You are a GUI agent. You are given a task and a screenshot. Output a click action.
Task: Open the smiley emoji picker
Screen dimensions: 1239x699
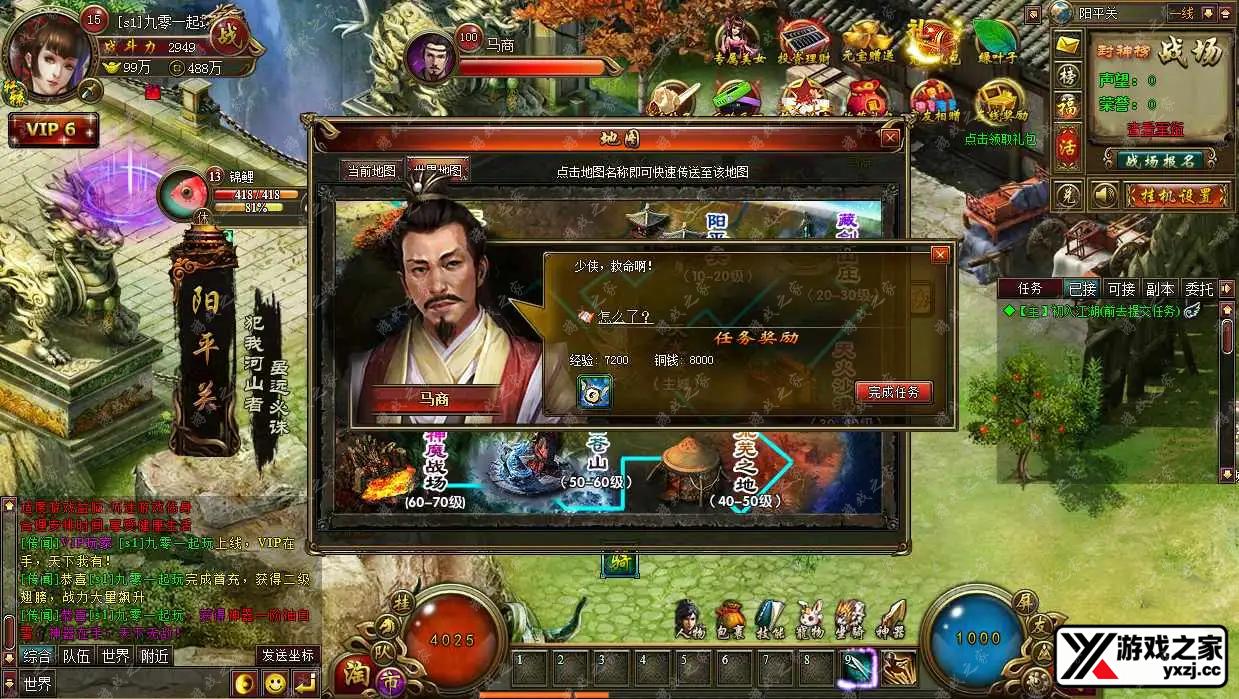[x=274, y=684]
